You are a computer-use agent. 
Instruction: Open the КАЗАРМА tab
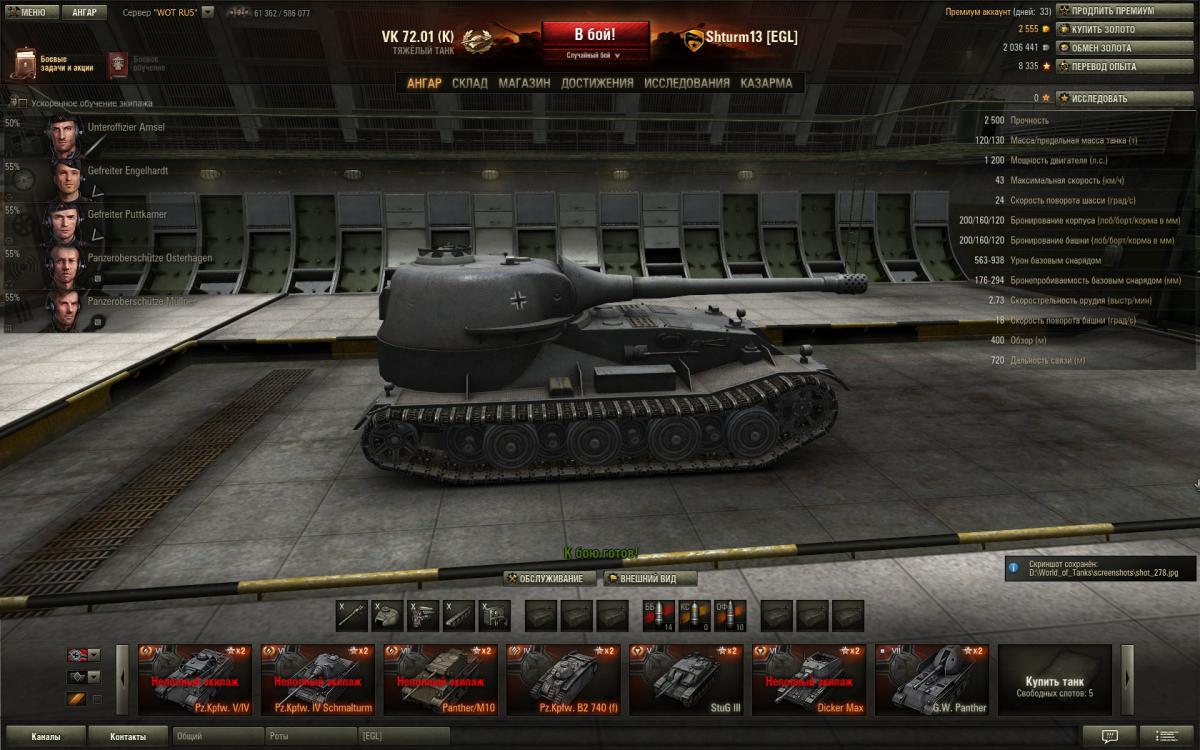tap(766, 83)
